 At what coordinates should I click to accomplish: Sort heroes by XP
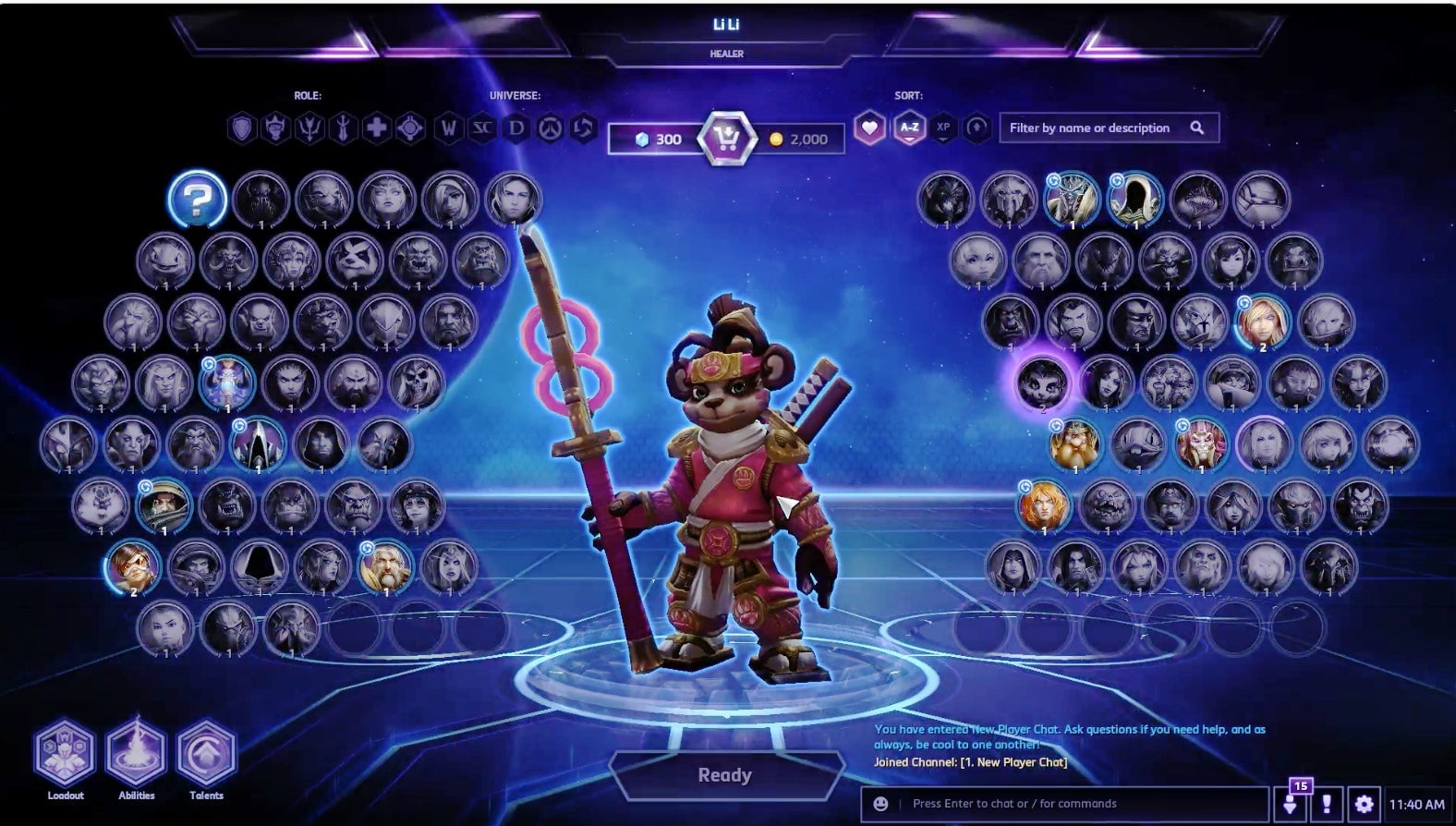[943, 128]
